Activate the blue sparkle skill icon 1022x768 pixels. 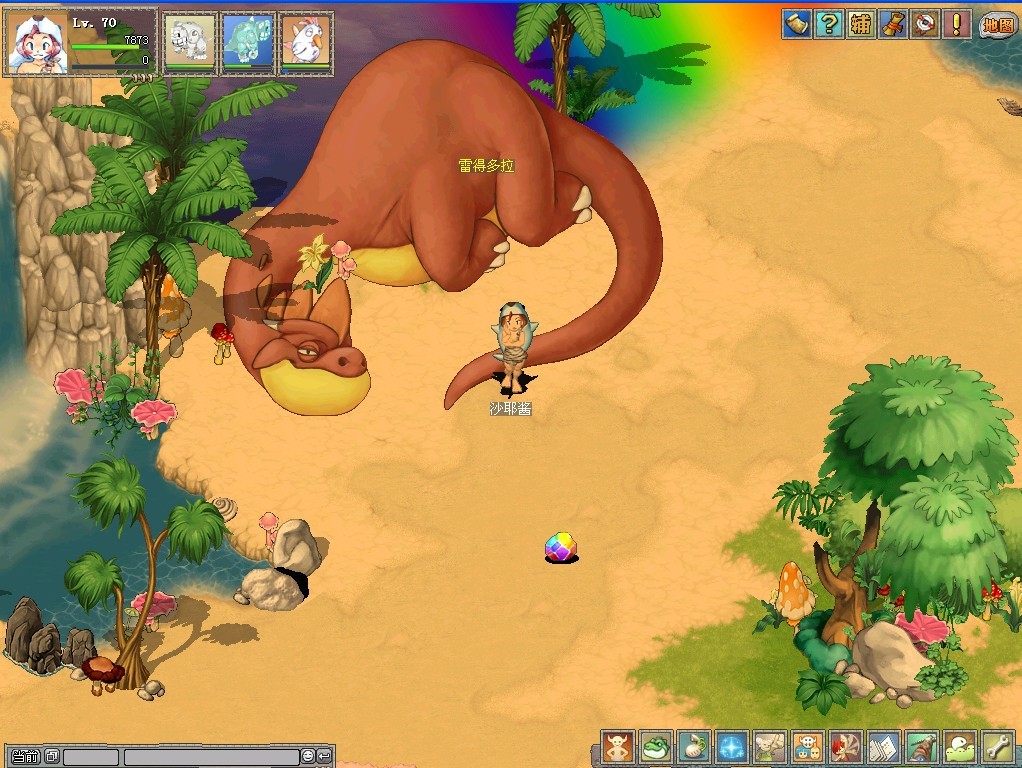[x=731, y=746]
